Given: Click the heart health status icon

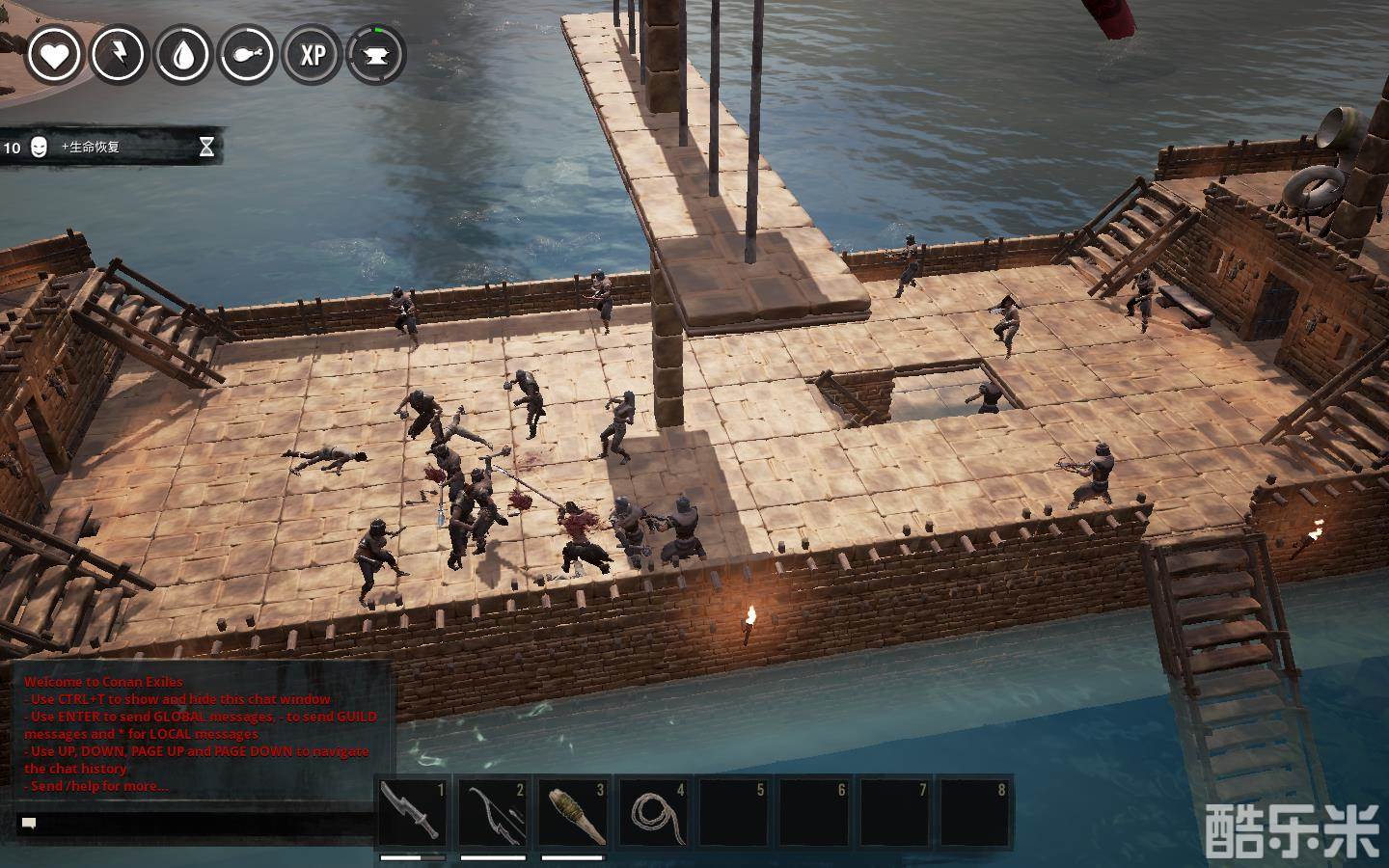Looking at the screenshot, I should 54,55.
